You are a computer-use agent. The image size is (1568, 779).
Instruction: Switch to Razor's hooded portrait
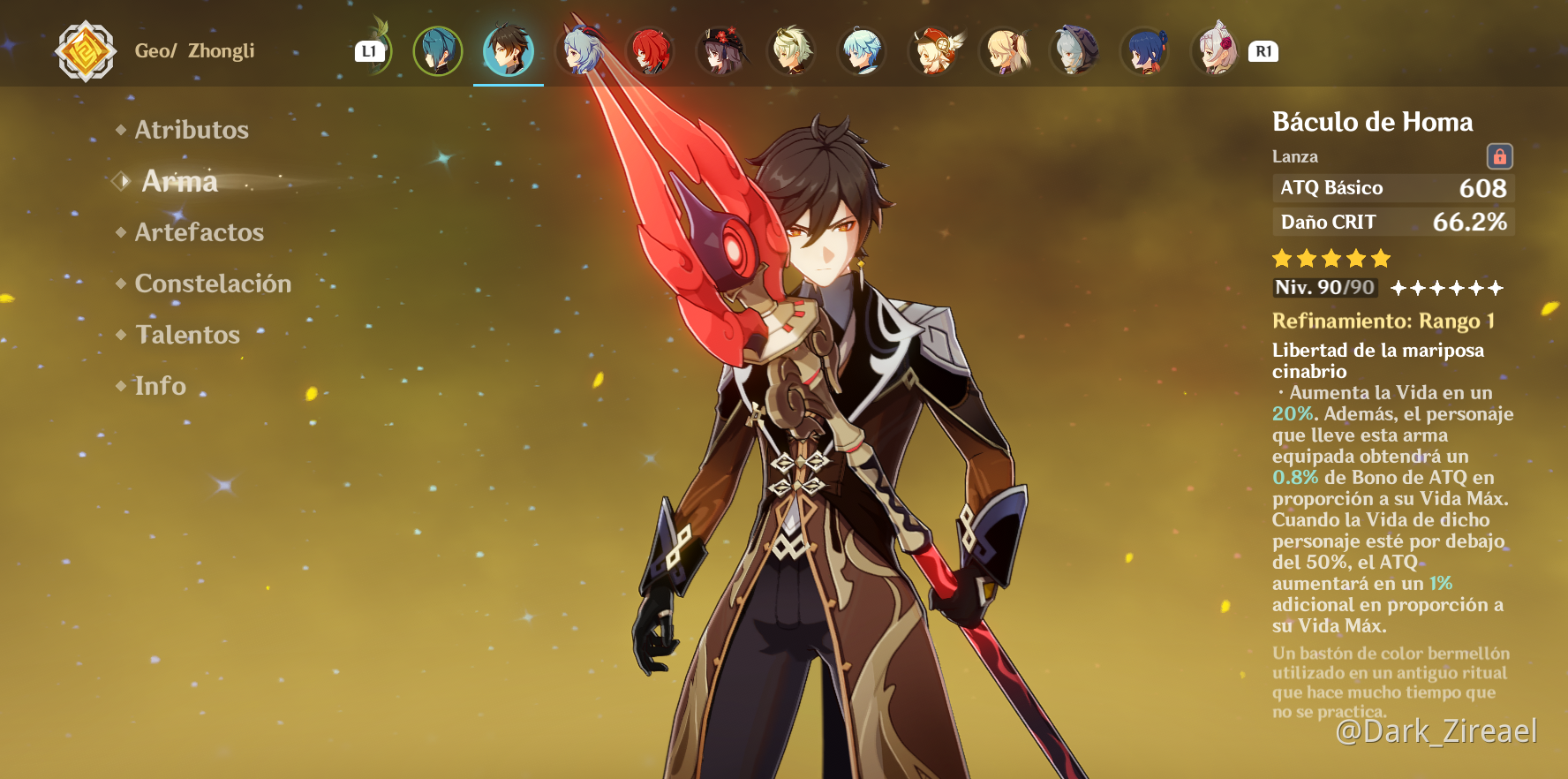coord(1074,51)
